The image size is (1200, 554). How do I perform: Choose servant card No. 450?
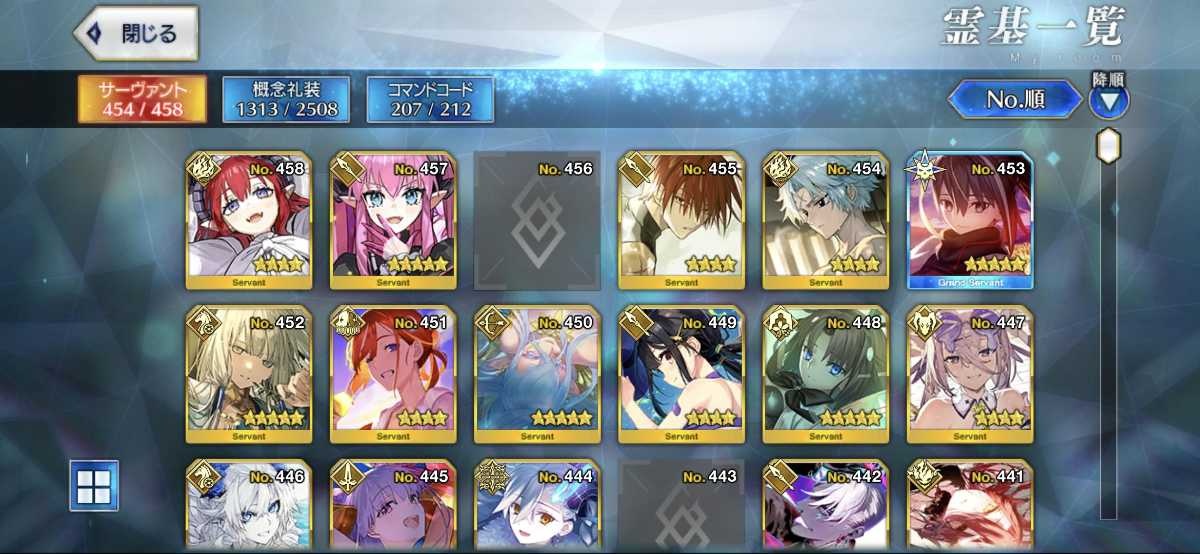click(x=537, y=374)
